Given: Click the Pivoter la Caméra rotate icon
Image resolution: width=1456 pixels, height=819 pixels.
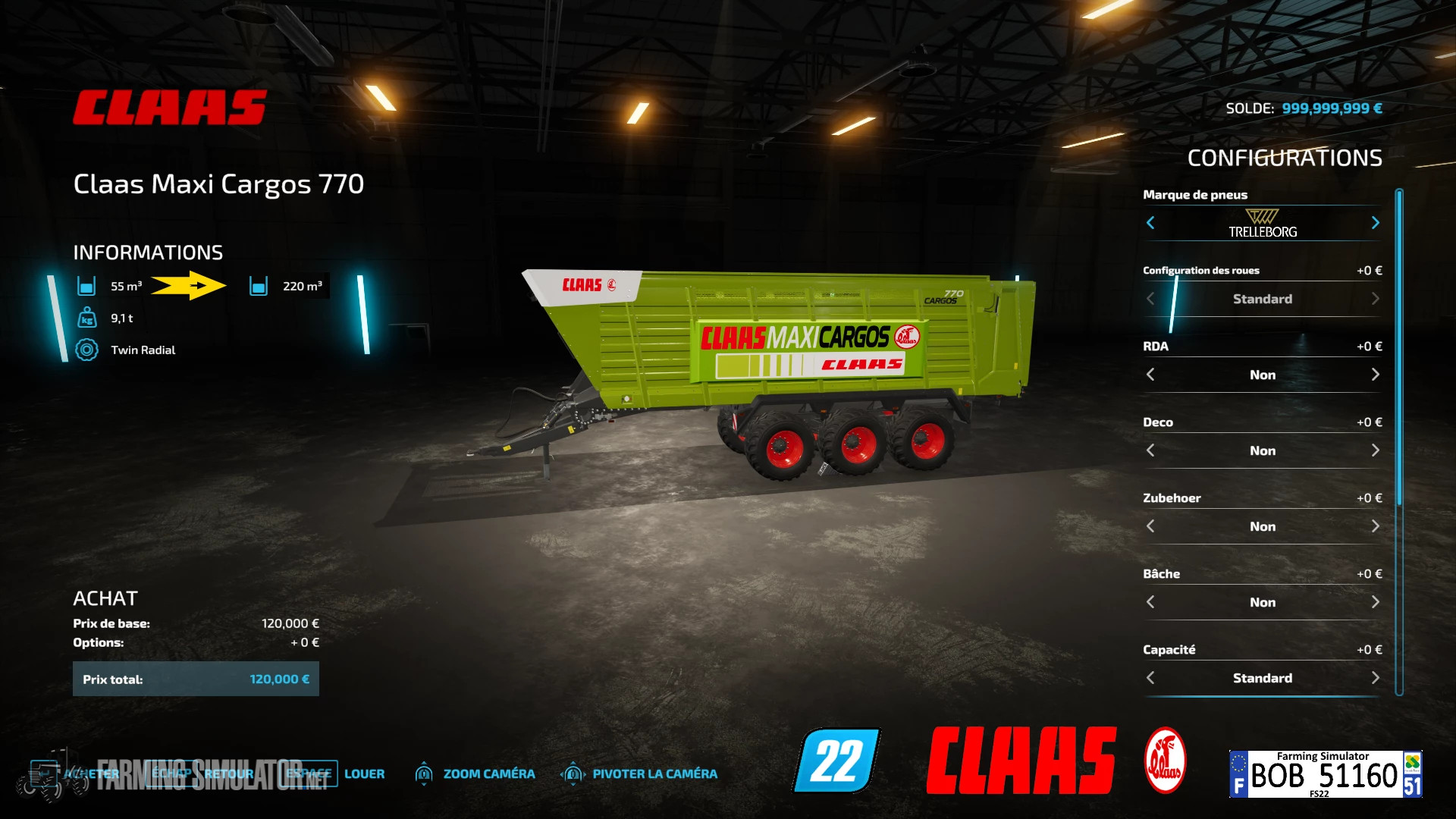Looking at the screenshot, I should coord(570,773).
